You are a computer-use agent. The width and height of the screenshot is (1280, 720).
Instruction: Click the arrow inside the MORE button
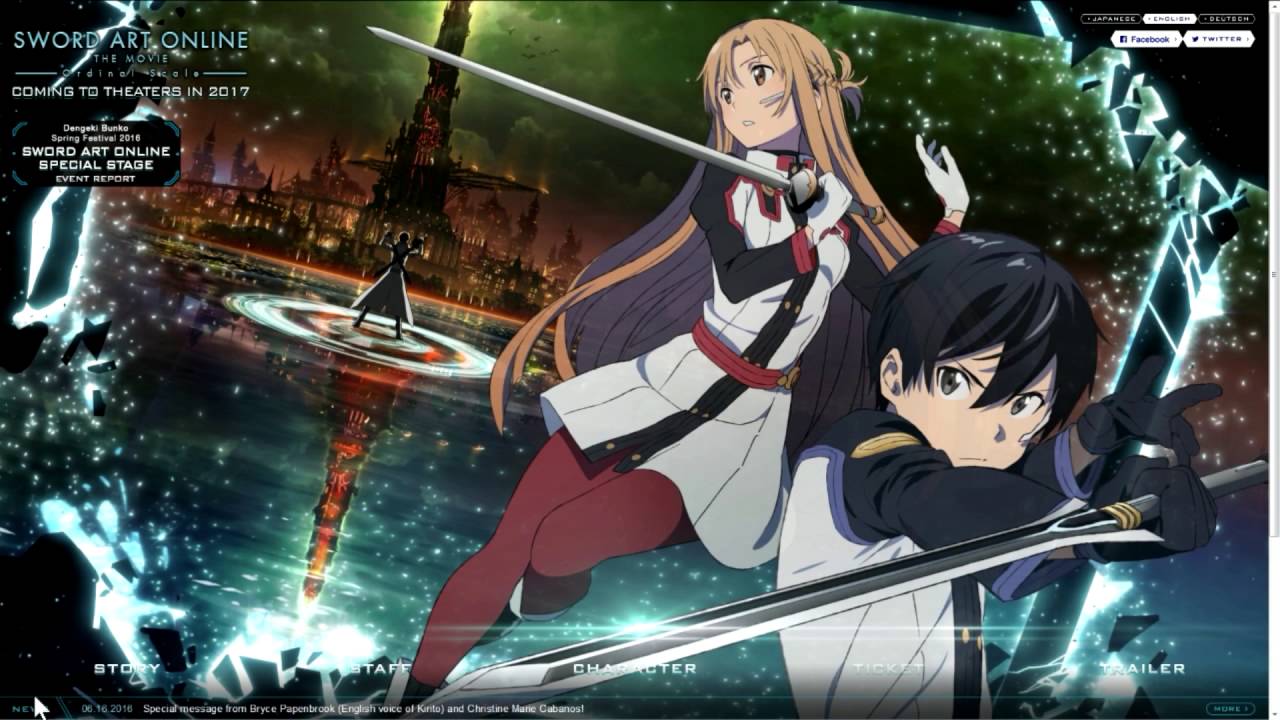click(x=1247, y=707)
